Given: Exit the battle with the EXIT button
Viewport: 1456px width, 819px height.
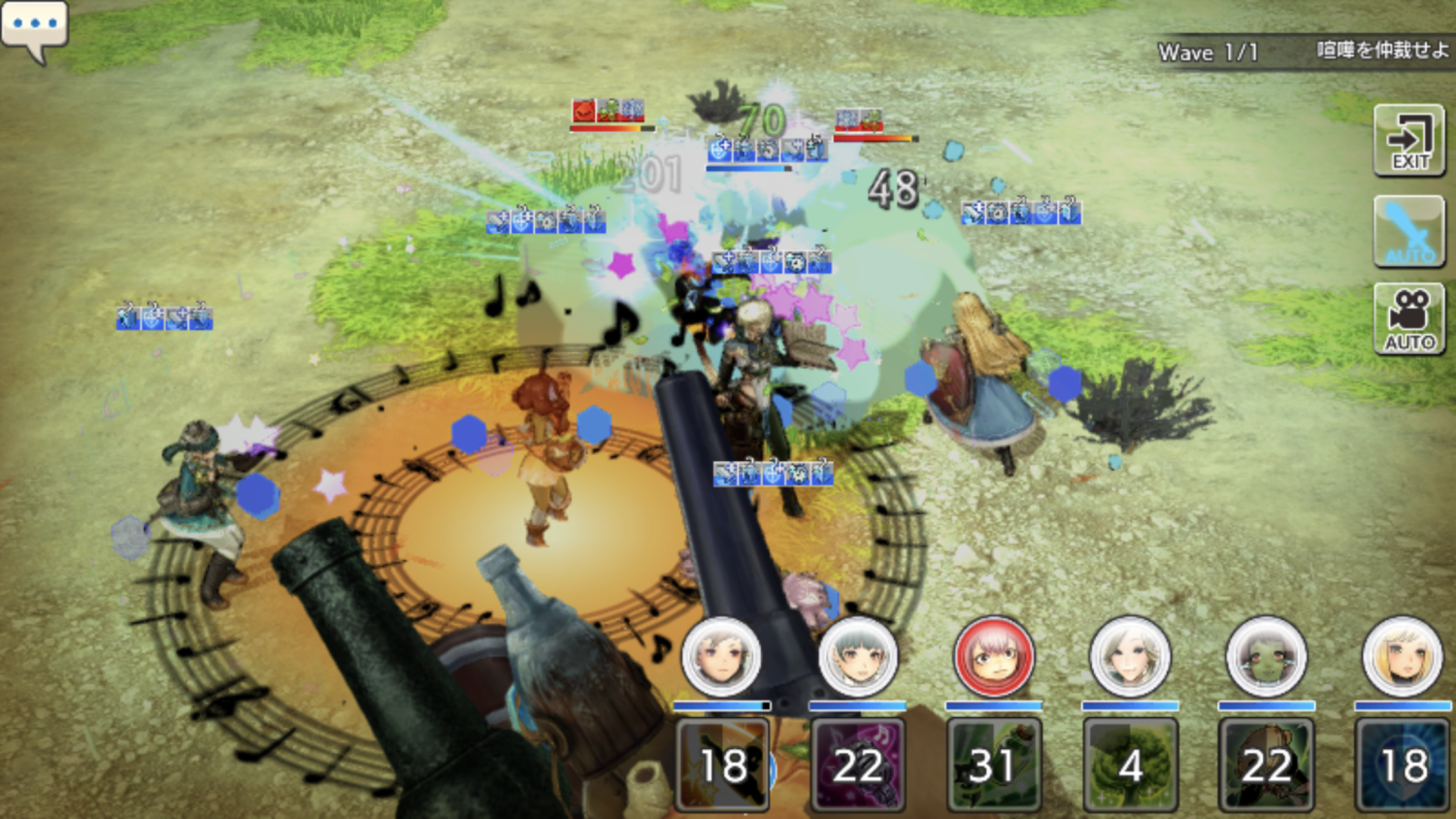Looking at the screenshot, I should pyautogui.click(x=1409, y=142).
